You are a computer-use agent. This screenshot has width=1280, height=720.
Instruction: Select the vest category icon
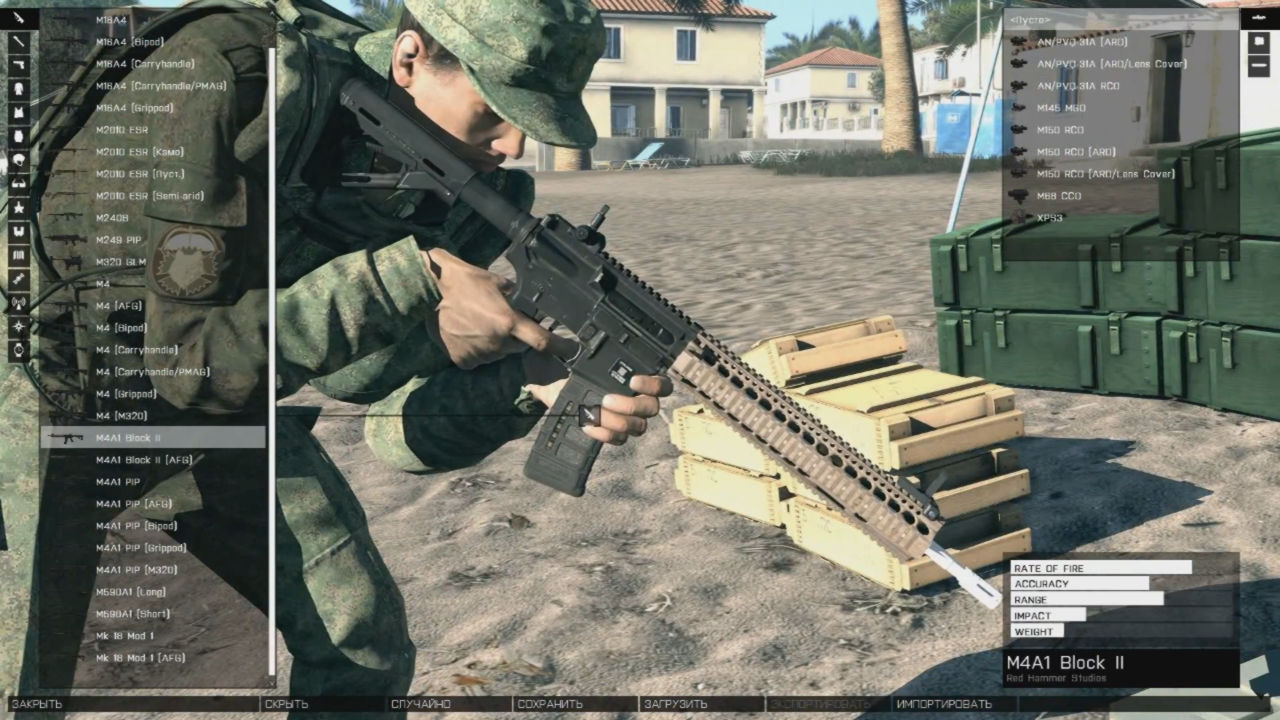[x=18, y=112]
